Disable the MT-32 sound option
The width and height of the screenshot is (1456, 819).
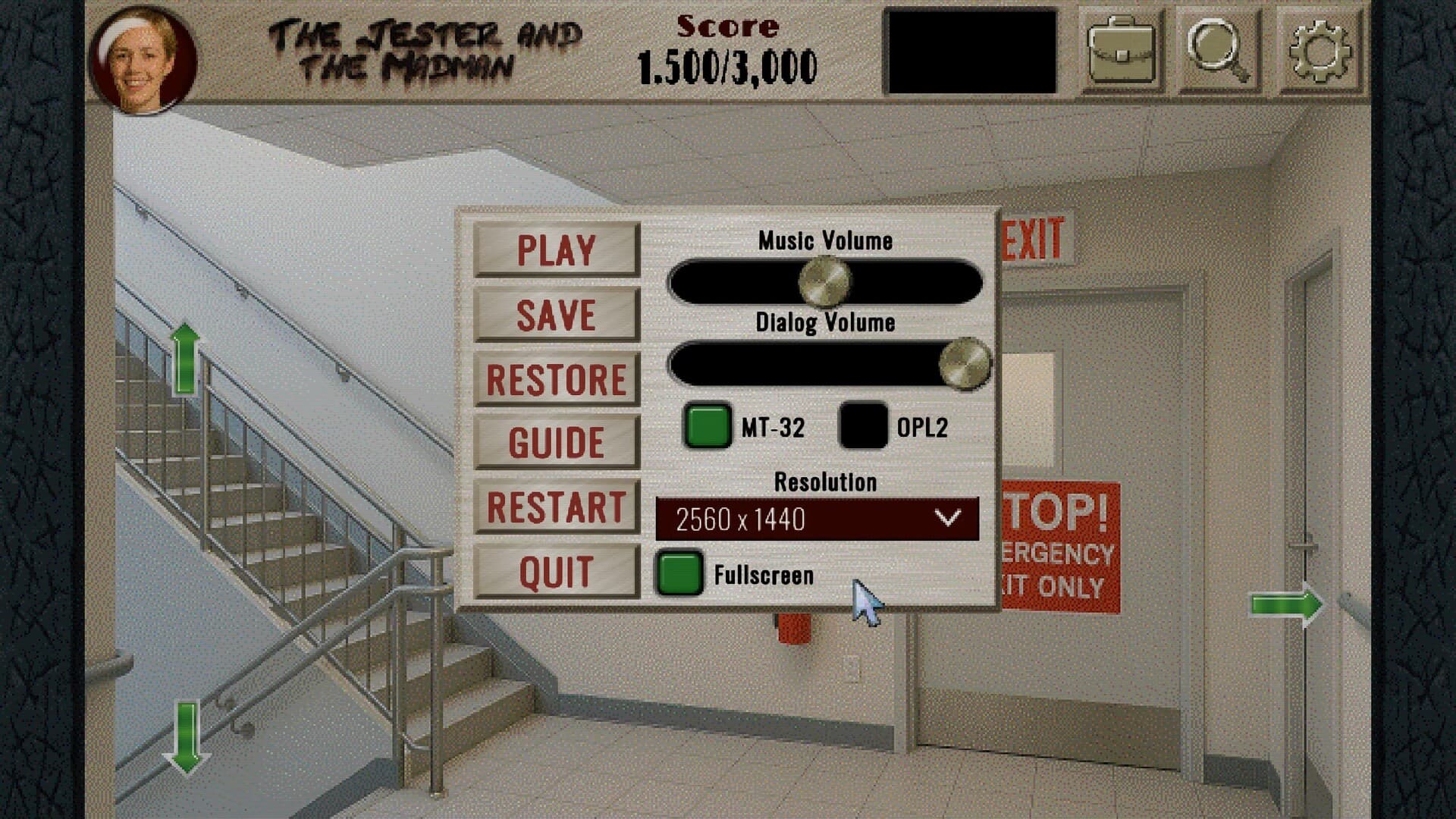point(707,427)
